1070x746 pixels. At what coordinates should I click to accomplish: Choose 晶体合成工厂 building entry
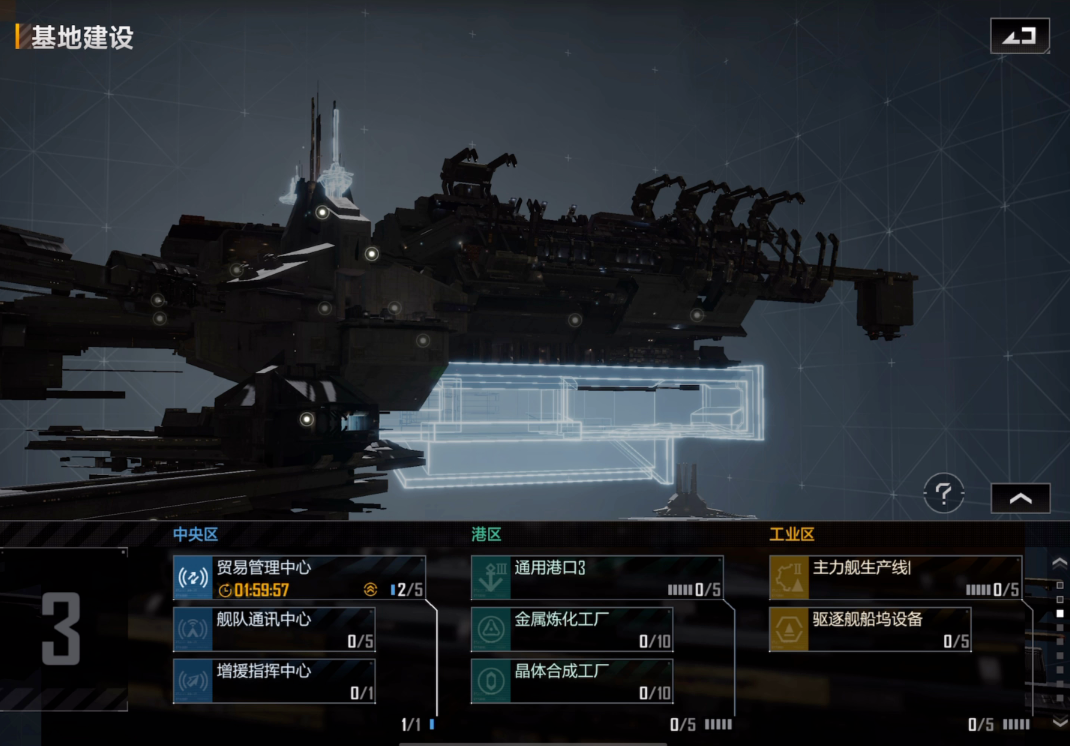click(572, 680)
